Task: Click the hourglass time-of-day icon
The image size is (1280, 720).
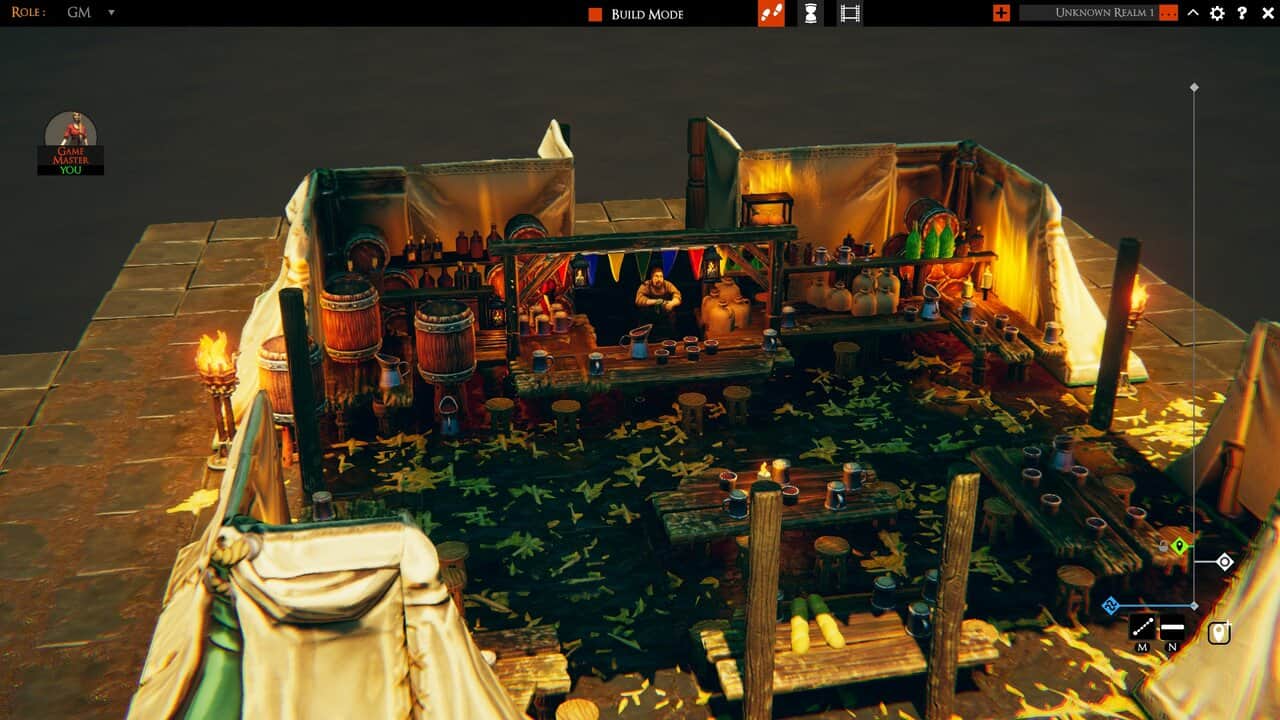Action: point(810,13)
